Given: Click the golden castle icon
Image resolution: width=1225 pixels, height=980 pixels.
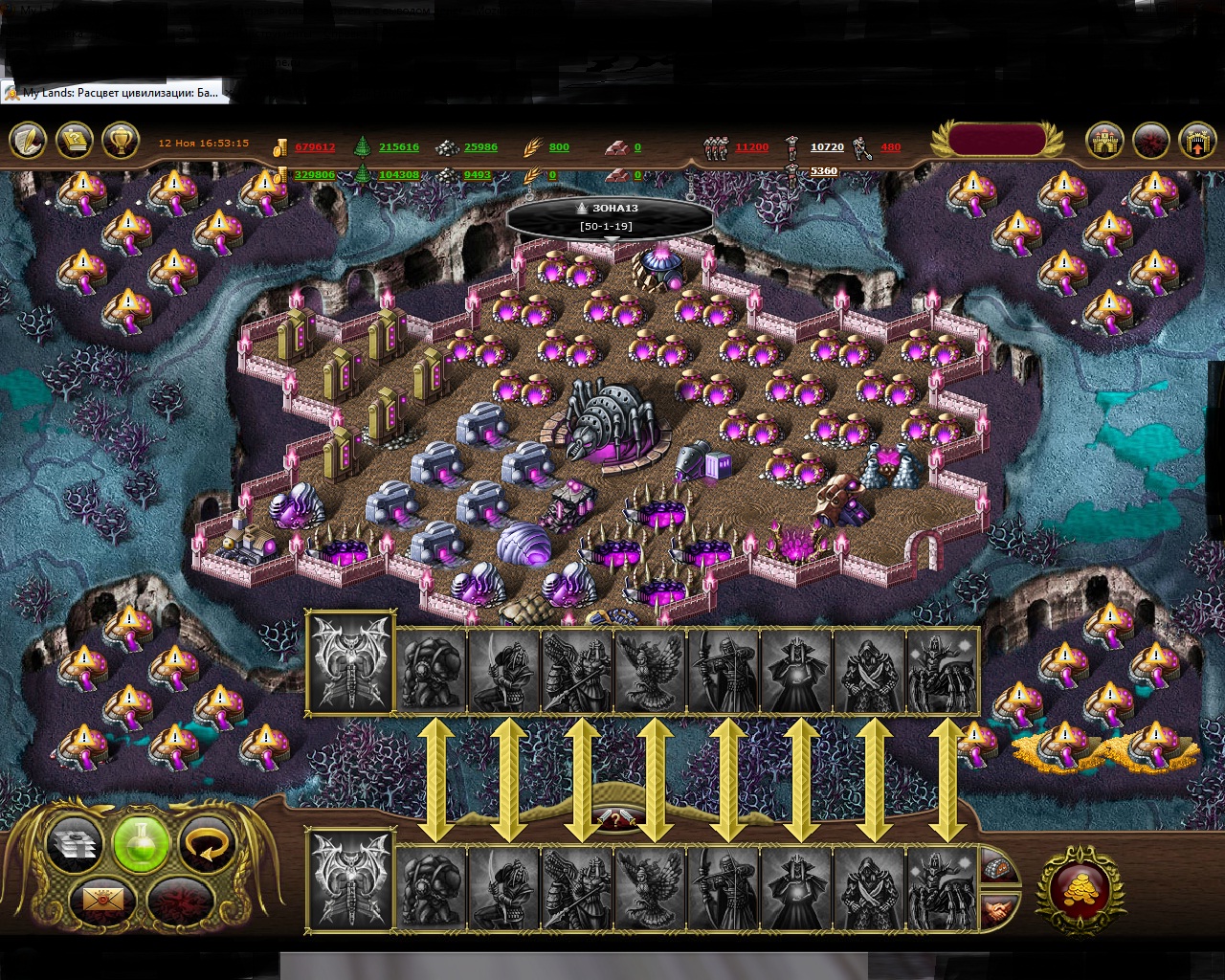Looking at the screenshot, I should click(x=1104, y=142).
